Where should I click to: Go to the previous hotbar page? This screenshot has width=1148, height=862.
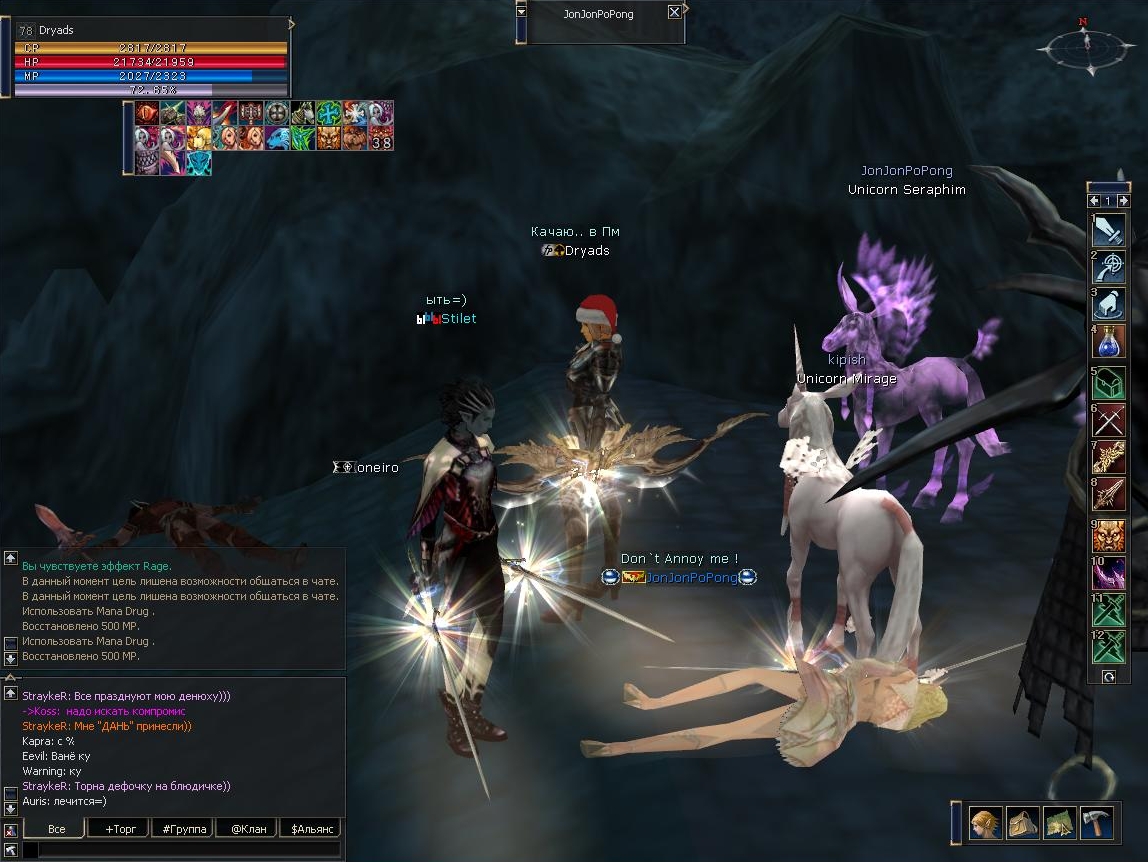coord(1094,201)
